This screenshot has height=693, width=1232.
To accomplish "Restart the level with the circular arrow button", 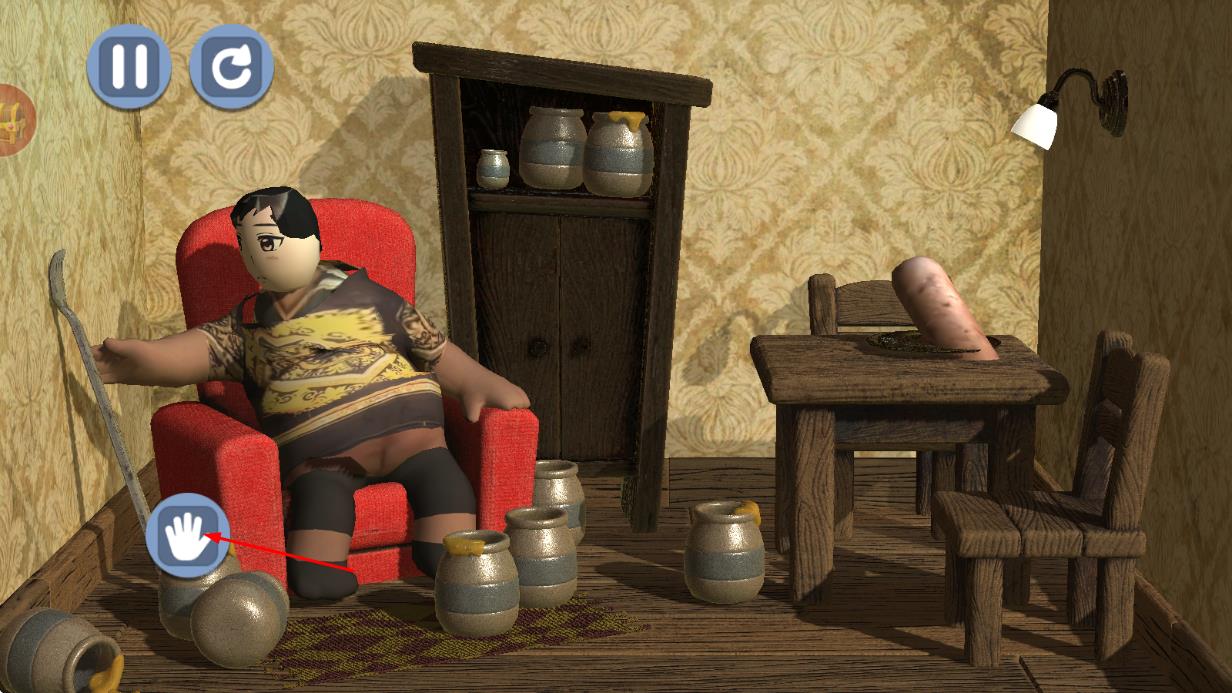I will (x=231, y=66).
